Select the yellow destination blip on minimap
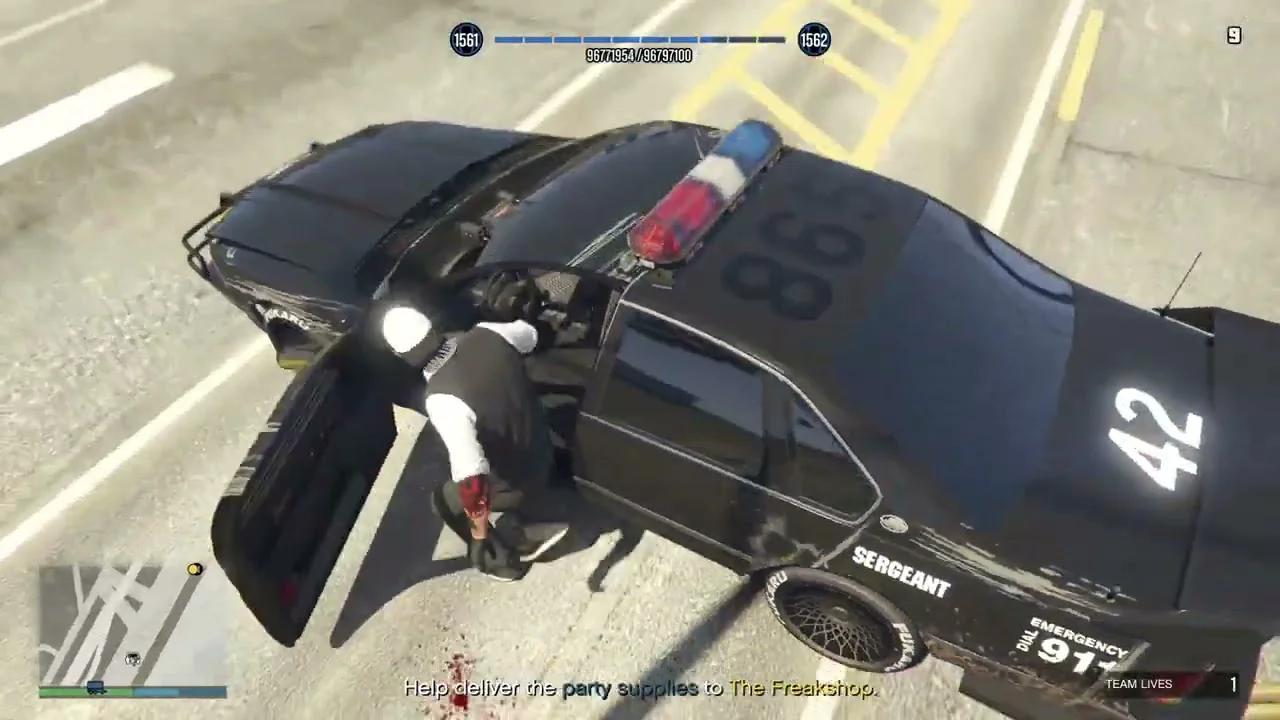 point(193,569)
